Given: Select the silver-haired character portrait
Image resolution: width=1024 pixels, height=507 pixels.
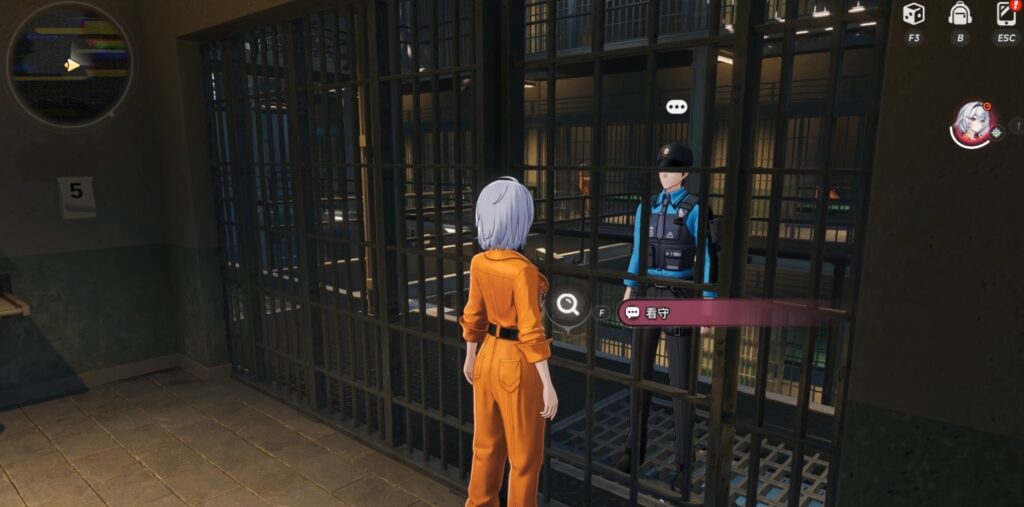Looking at the screenshot, I should pyautogui.click(x=971, y=122).
